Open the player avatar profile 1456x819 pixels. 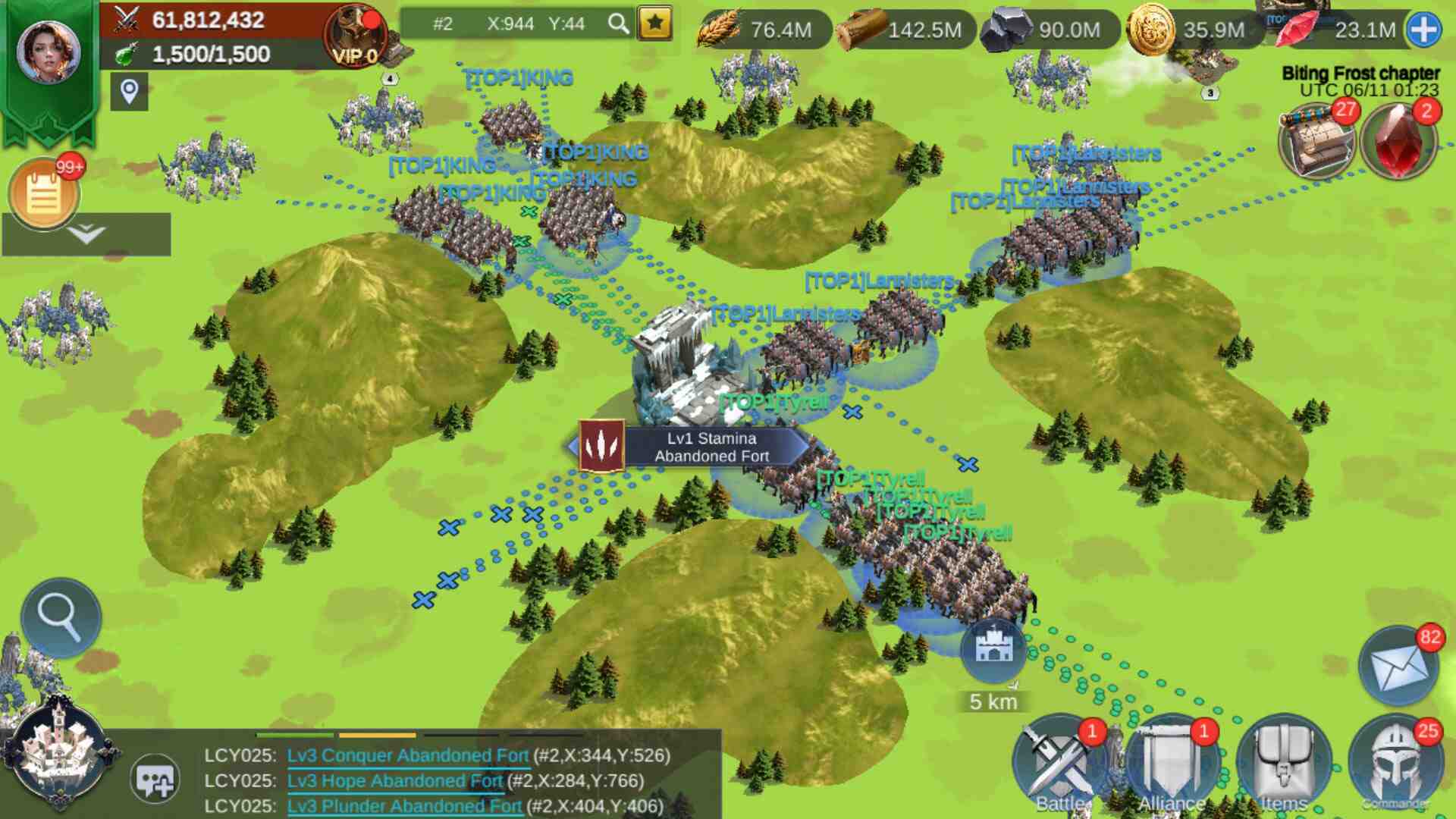[x=49, y=52]
